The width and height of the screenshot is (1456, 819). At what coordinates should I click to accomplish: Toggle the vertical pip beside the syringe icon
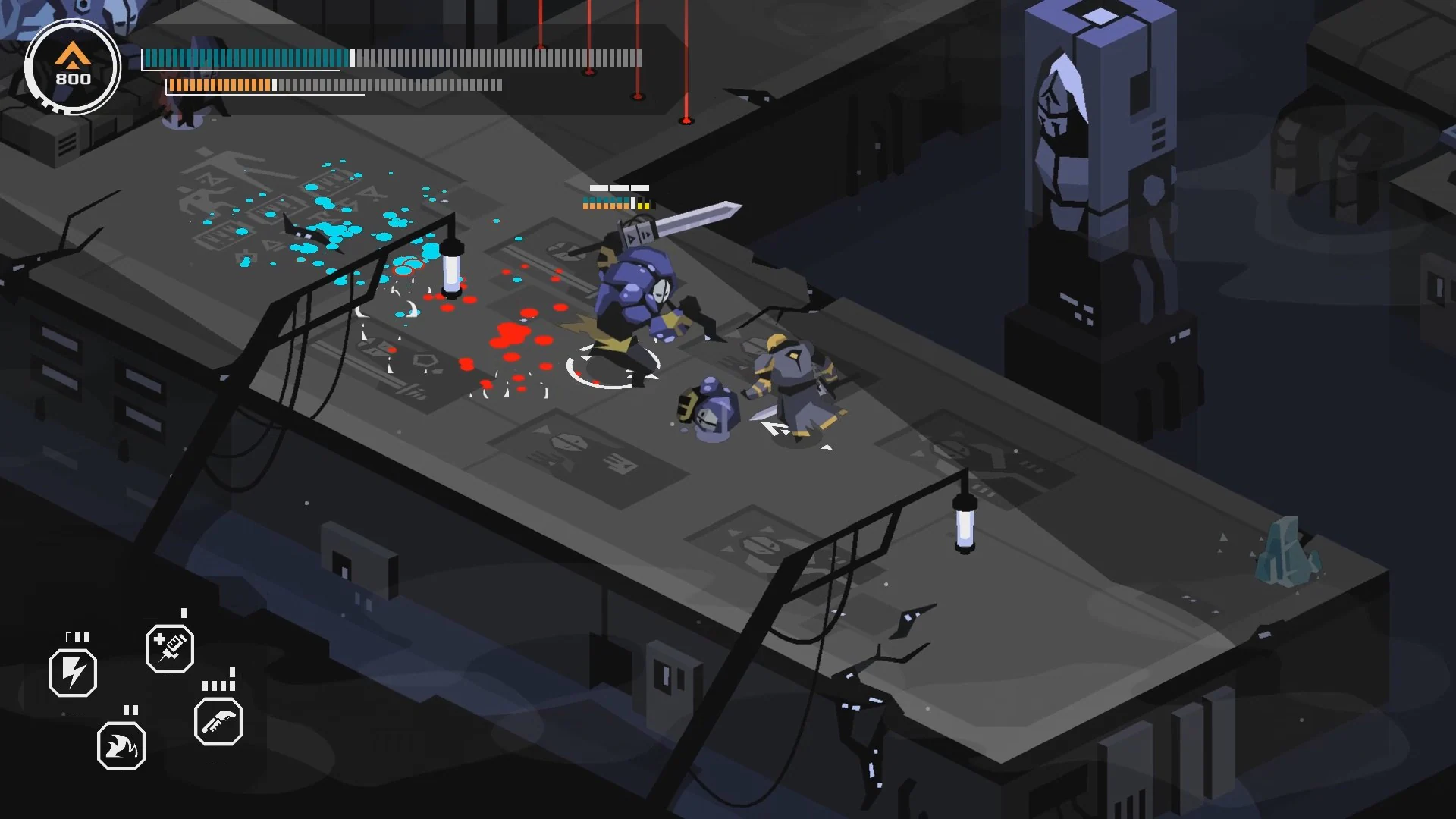(x=184, y=611)
